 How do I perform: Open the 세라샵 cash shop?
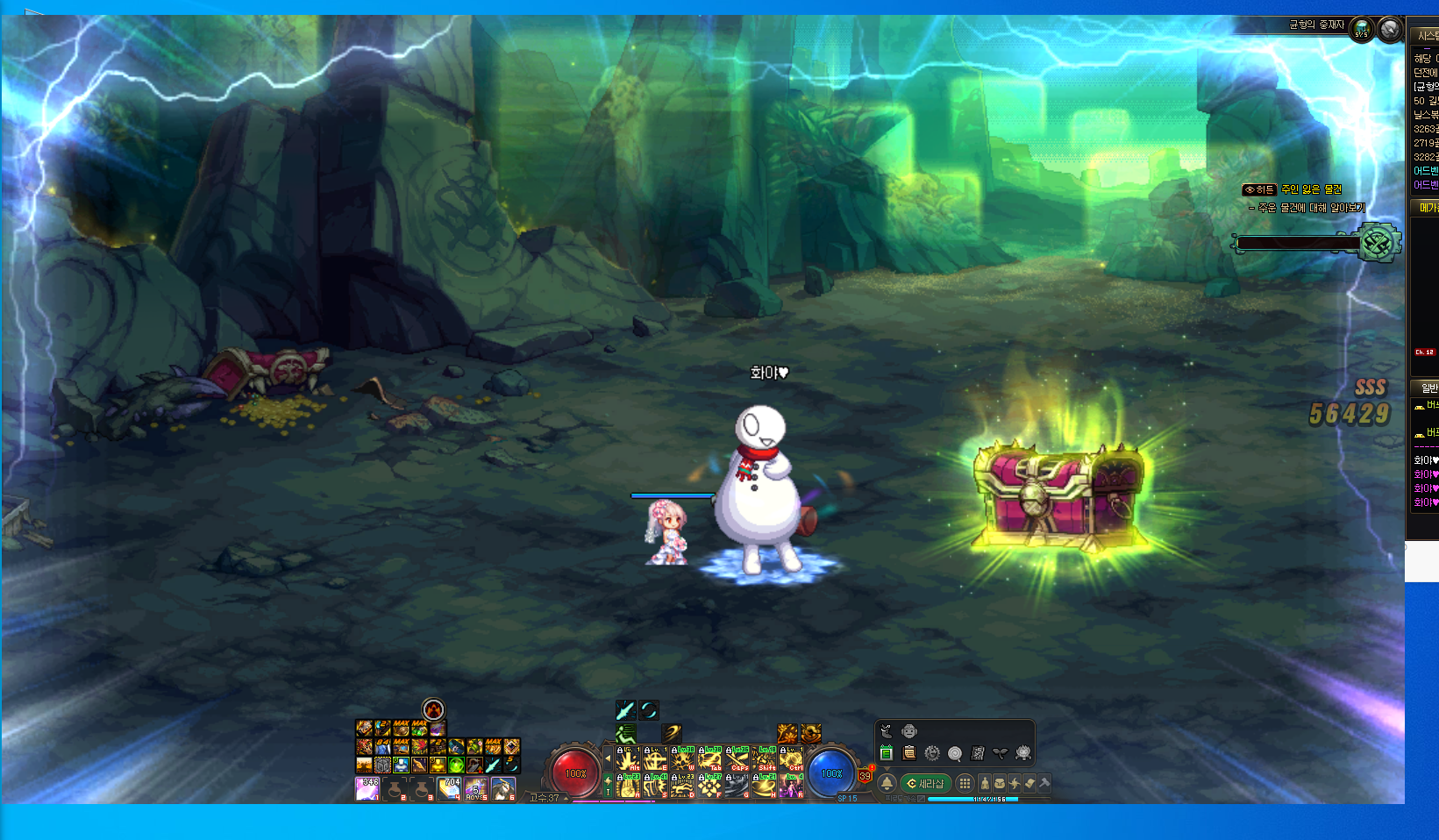coord(926,783)
